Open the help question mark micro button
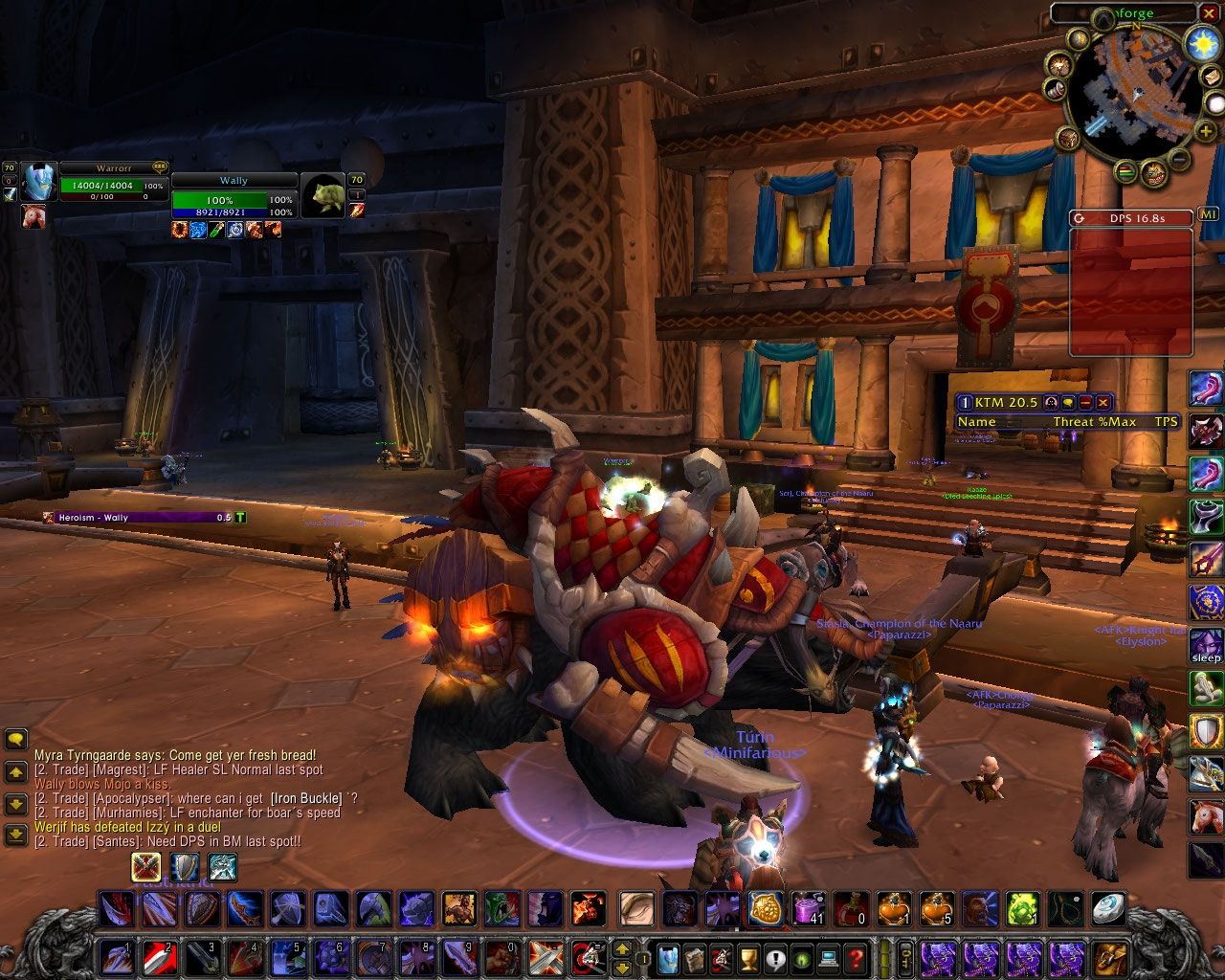The image size is (1225, 980). click(857, 956)
